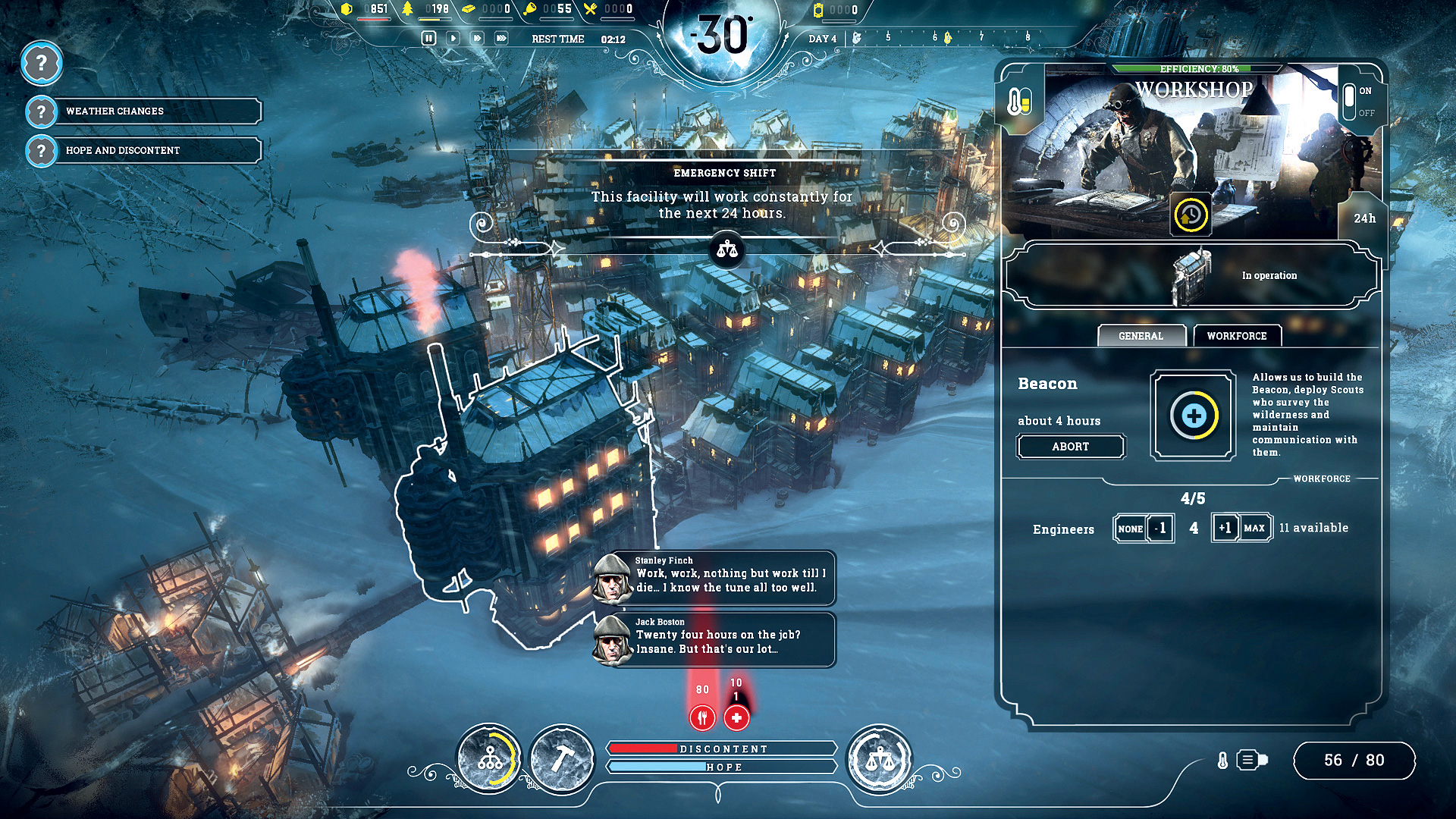Open the generator status icon near population counter
Screen dimensions: 1456x819
1247,759
